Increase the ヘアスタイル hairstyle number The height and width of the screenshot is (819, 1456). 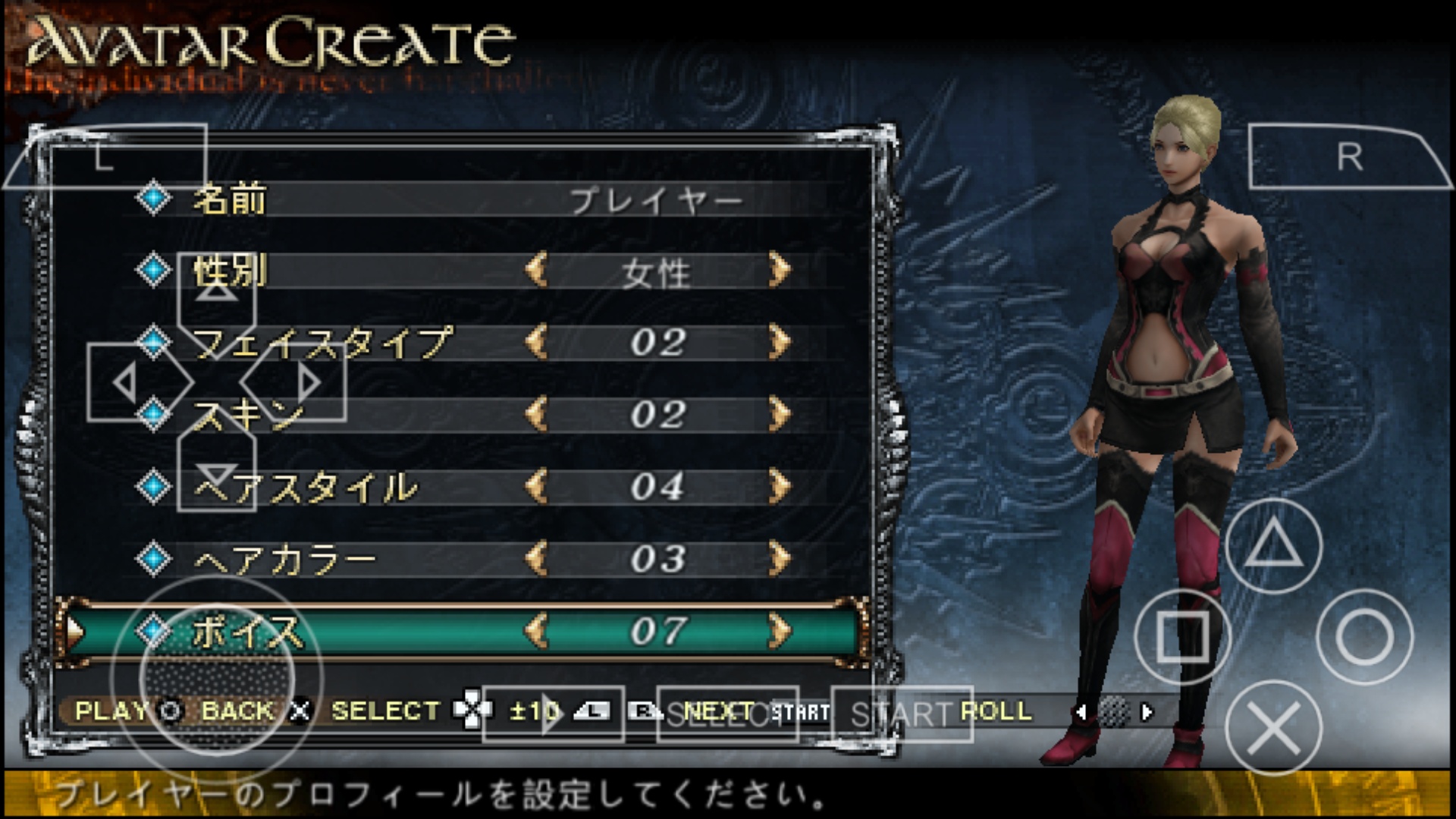pyautogui.click(x=779, y=487)
